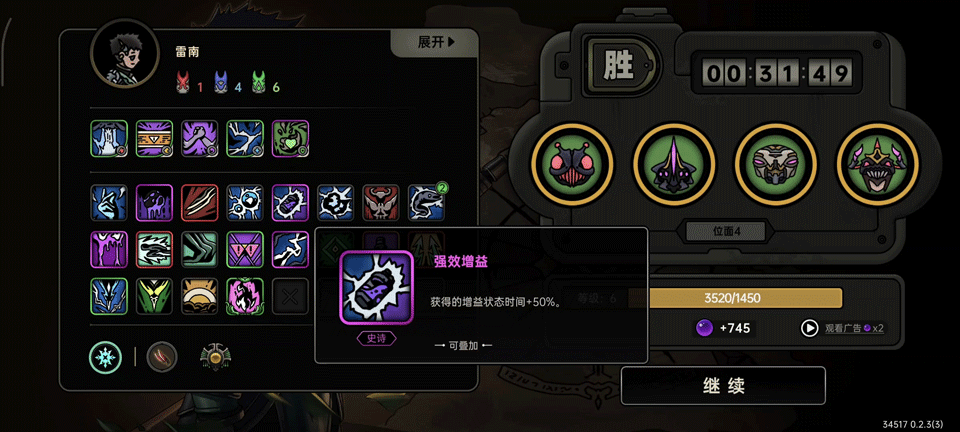Select the dark purple spike boss portrait
The height and width of the screenshot is (432, 960).
pyautogui.click(x=671, y=164)
